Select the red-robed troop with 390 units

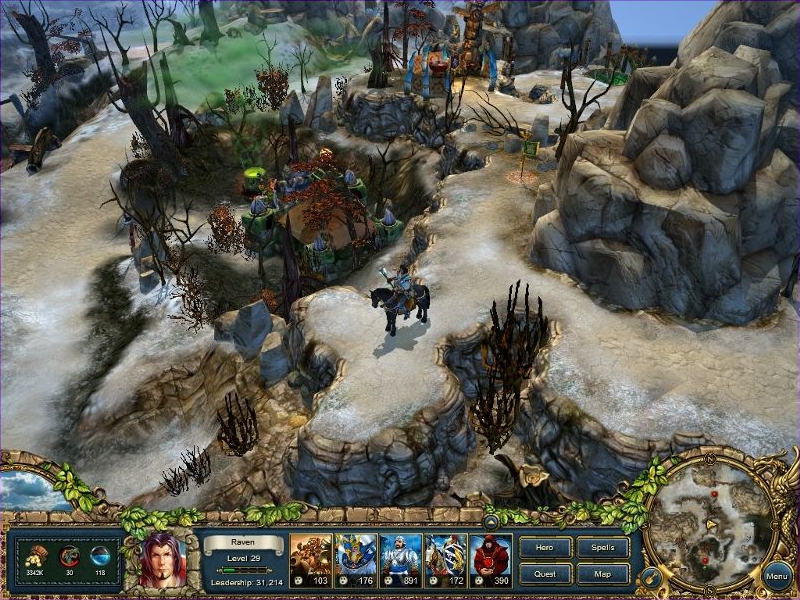pyautogui.click(x=490, y=560)
